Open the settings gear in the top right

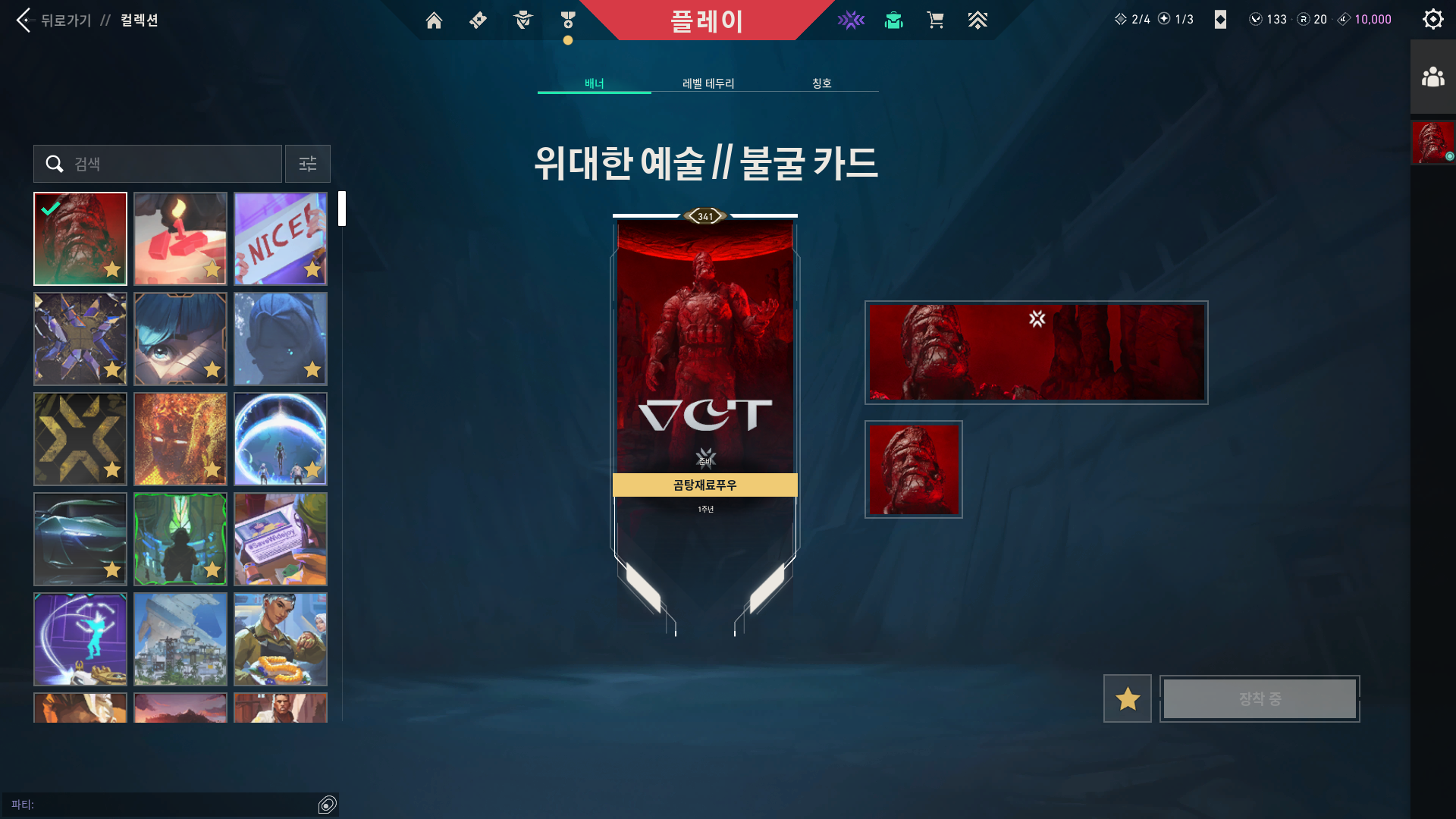1432,19
